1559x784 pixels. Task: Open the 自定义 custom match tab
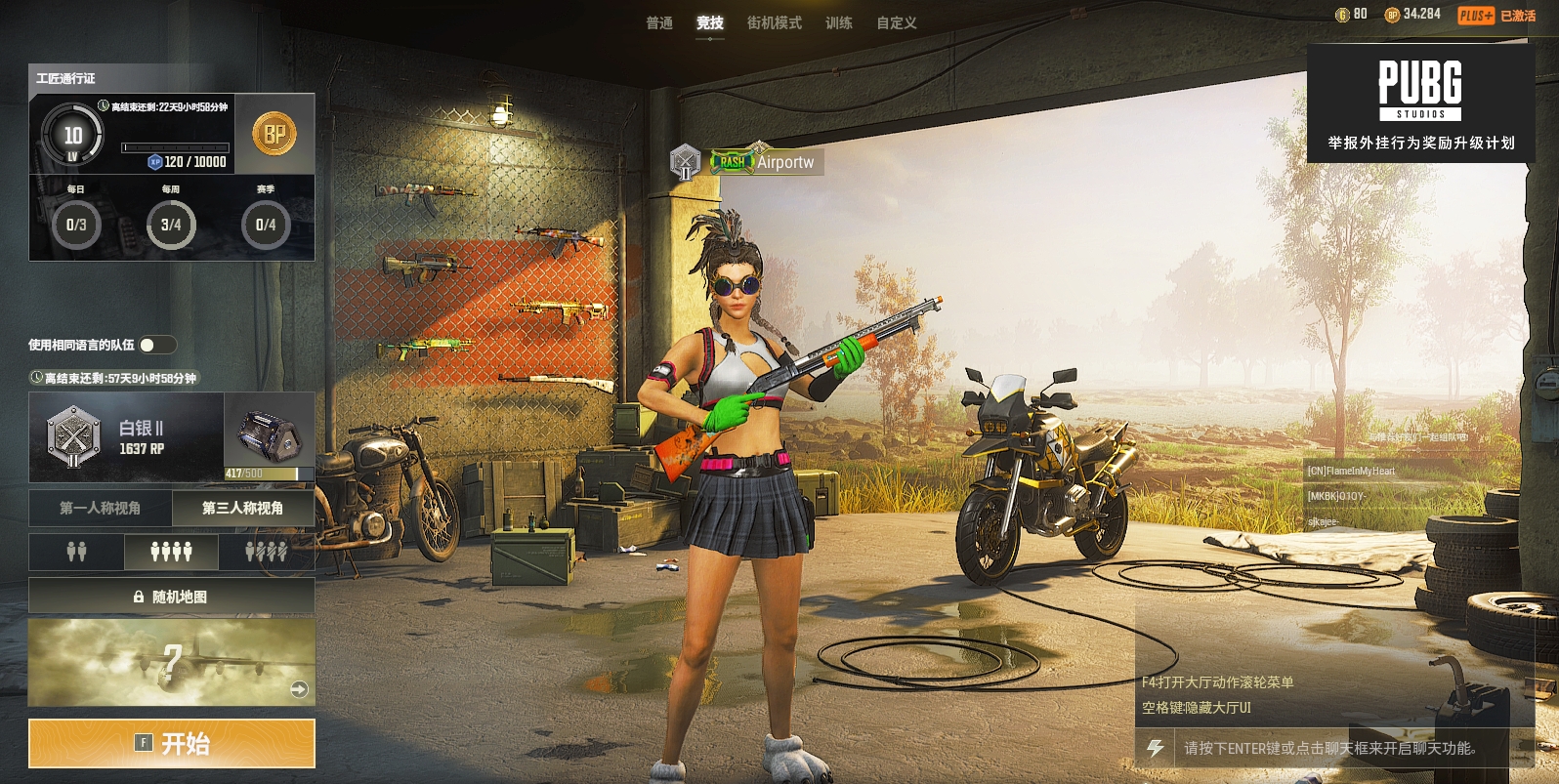pyautogui.click(x=896, y=22)
